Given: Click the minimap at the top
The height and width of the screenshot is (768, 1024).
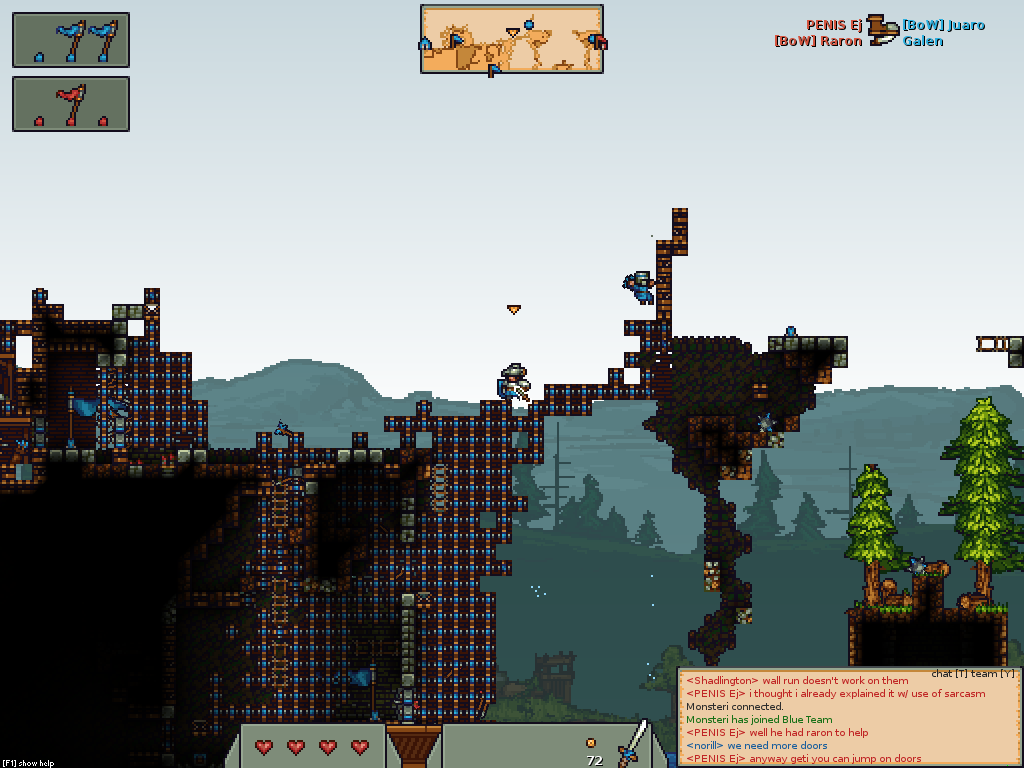Looking at the screenshot, I should tap(511, 39).
